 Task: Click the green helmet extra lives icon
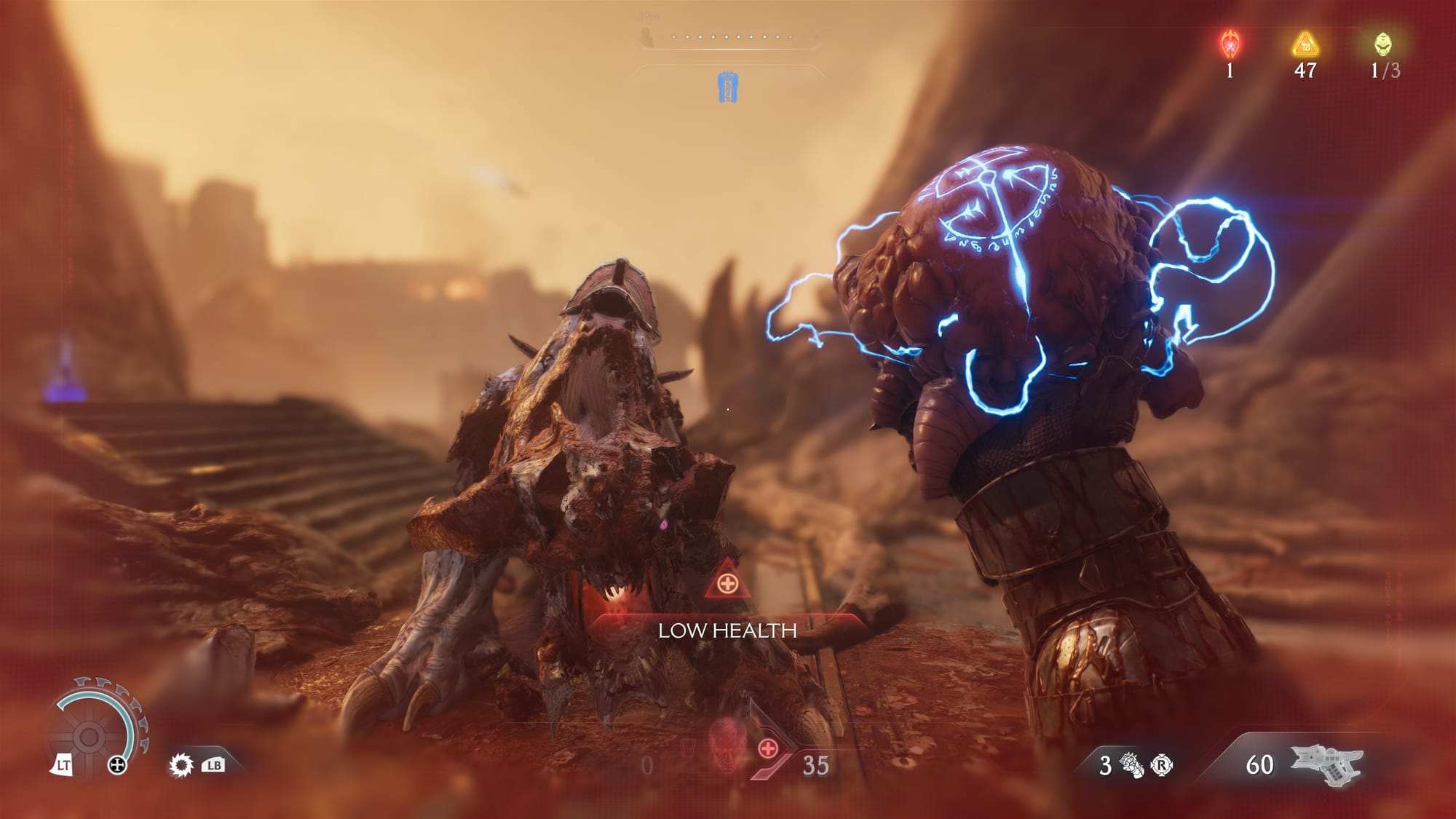click(1383, 44)
